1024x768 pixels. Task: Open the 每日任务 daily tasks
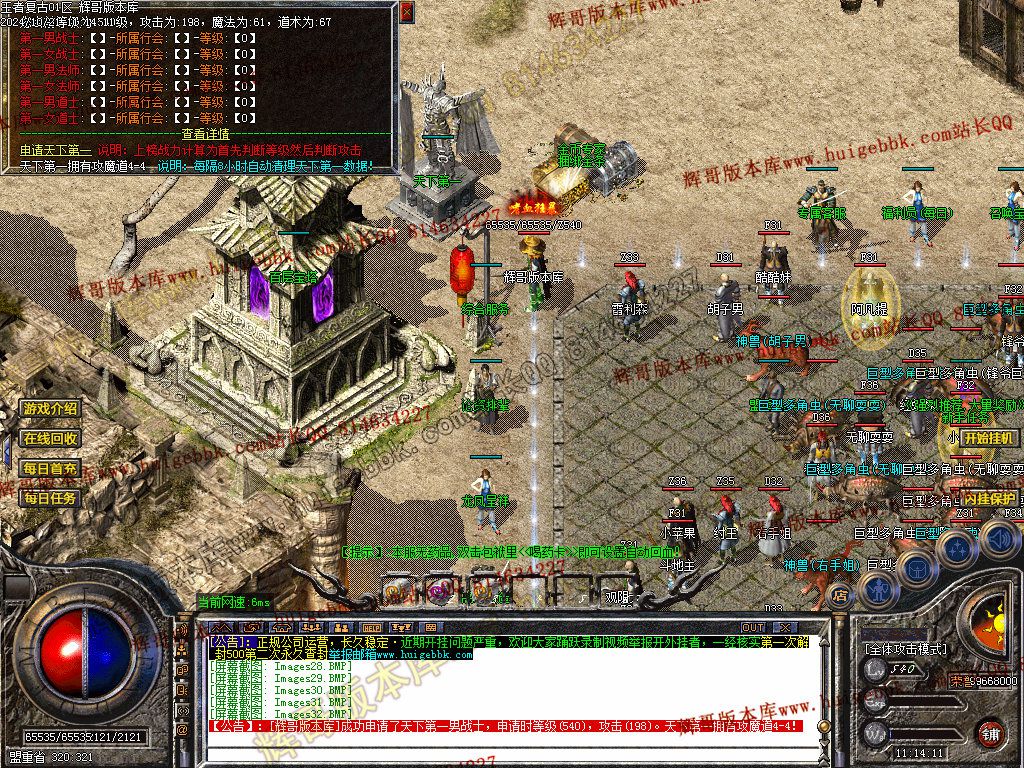[x=50, y=497]
